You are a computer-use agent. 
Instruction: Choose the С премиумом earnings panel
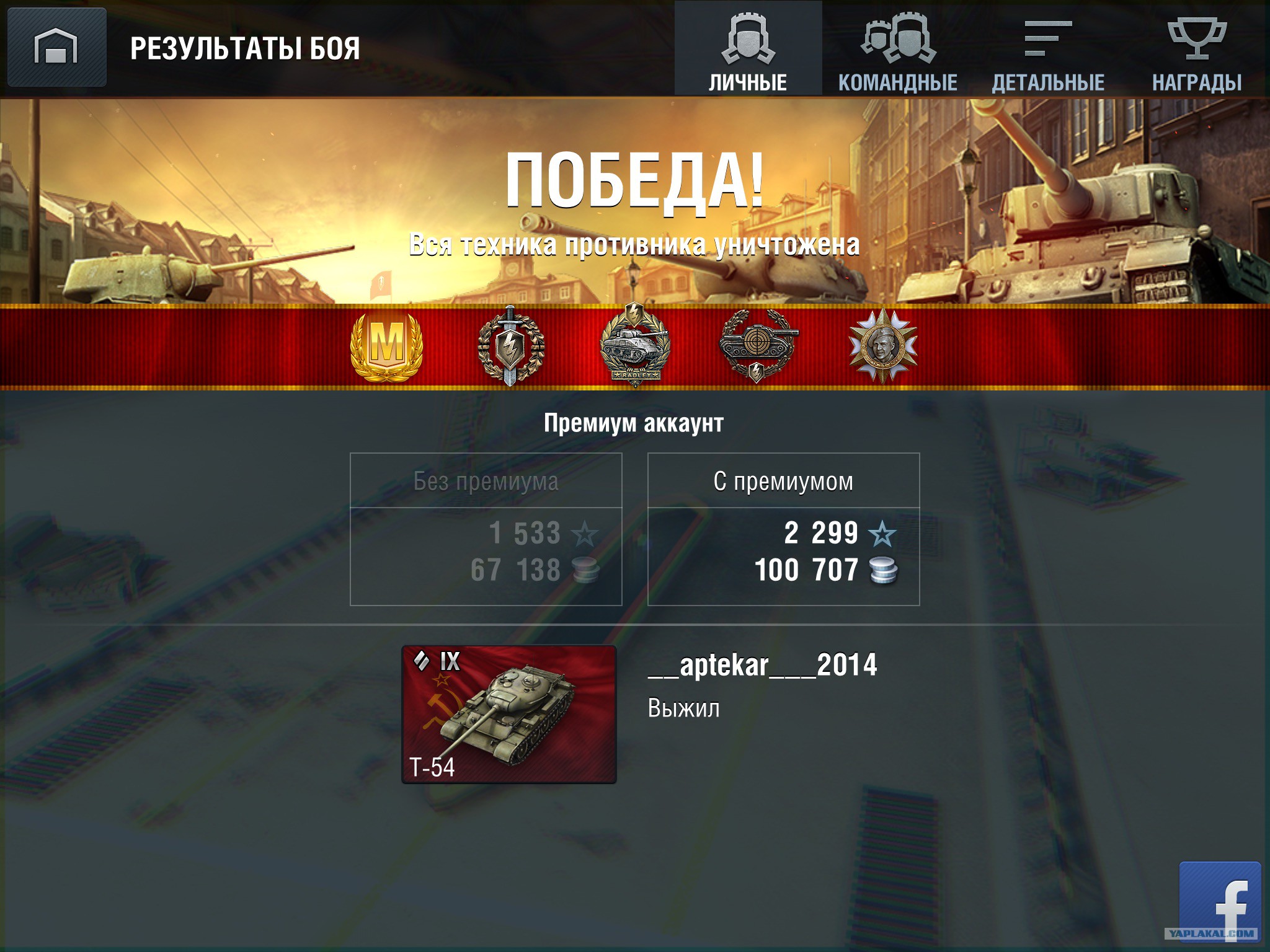pos(783,529)
